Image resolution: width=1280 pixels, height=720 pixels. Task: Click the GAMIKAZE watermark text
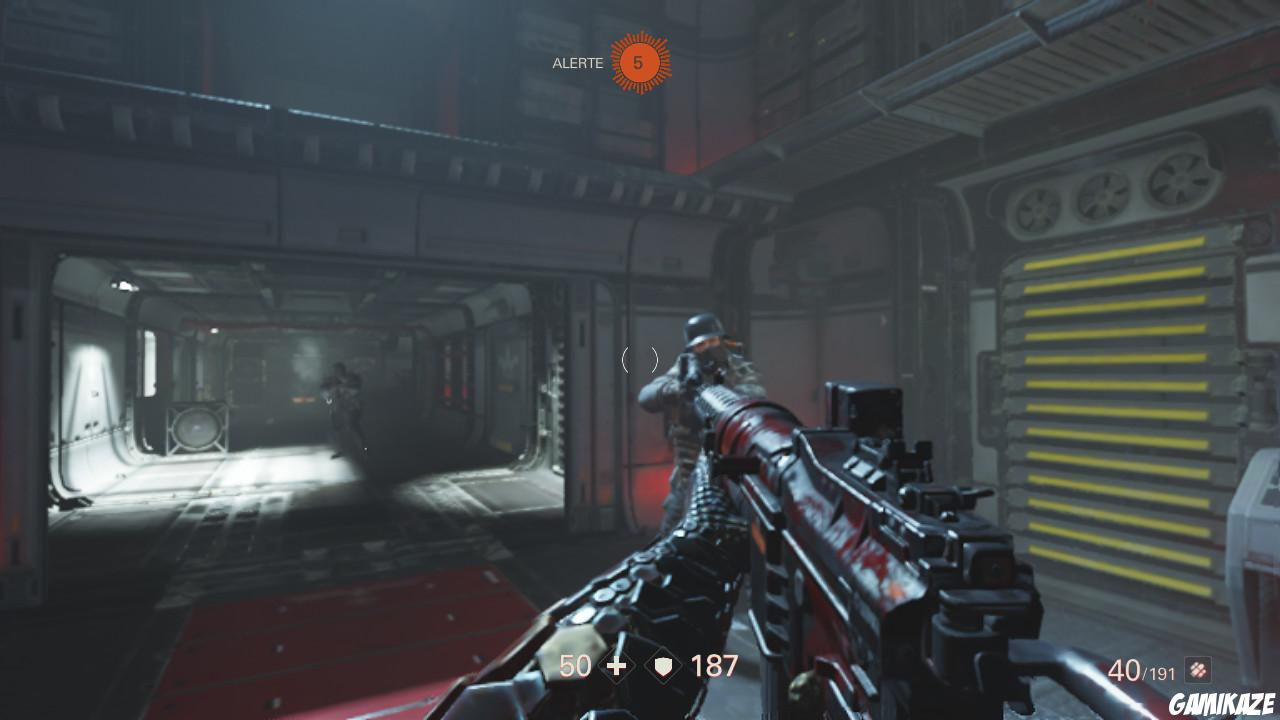click(1221, 700)
